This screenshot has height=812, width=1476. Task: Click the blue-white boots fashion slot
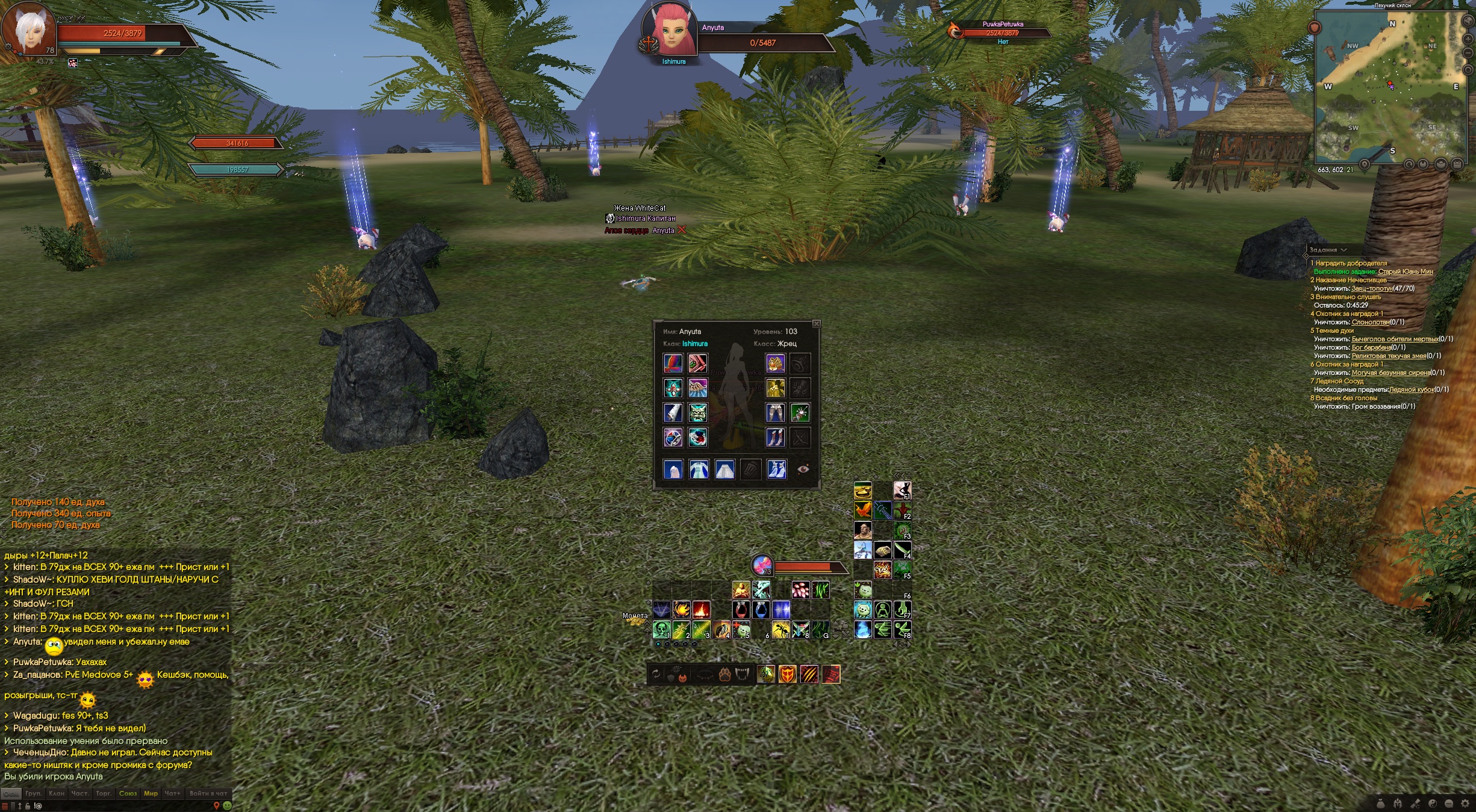[x=776, y=469]
